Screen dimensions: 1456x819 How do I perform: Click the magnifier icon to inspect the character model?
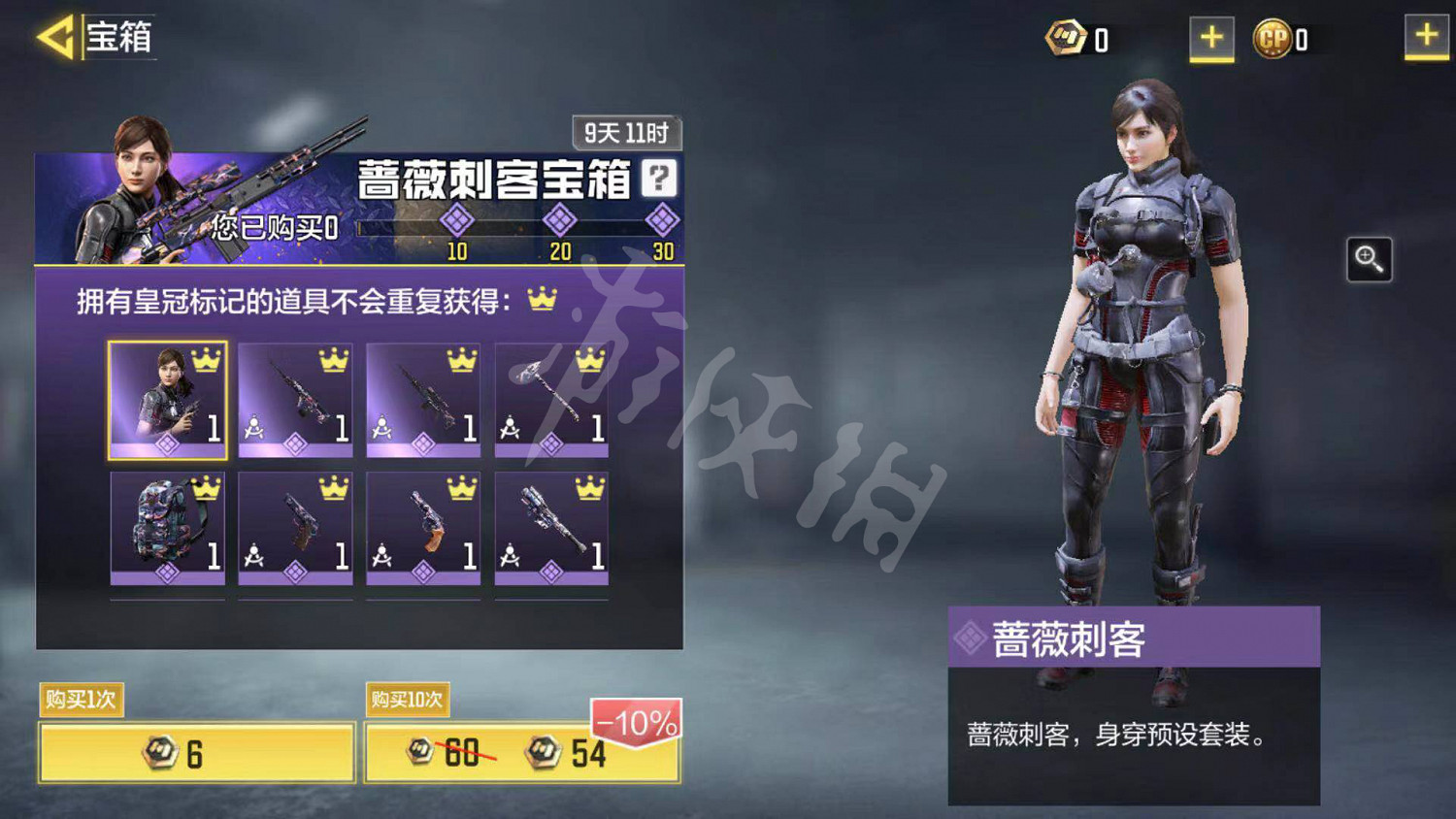tap(1369, 259)
